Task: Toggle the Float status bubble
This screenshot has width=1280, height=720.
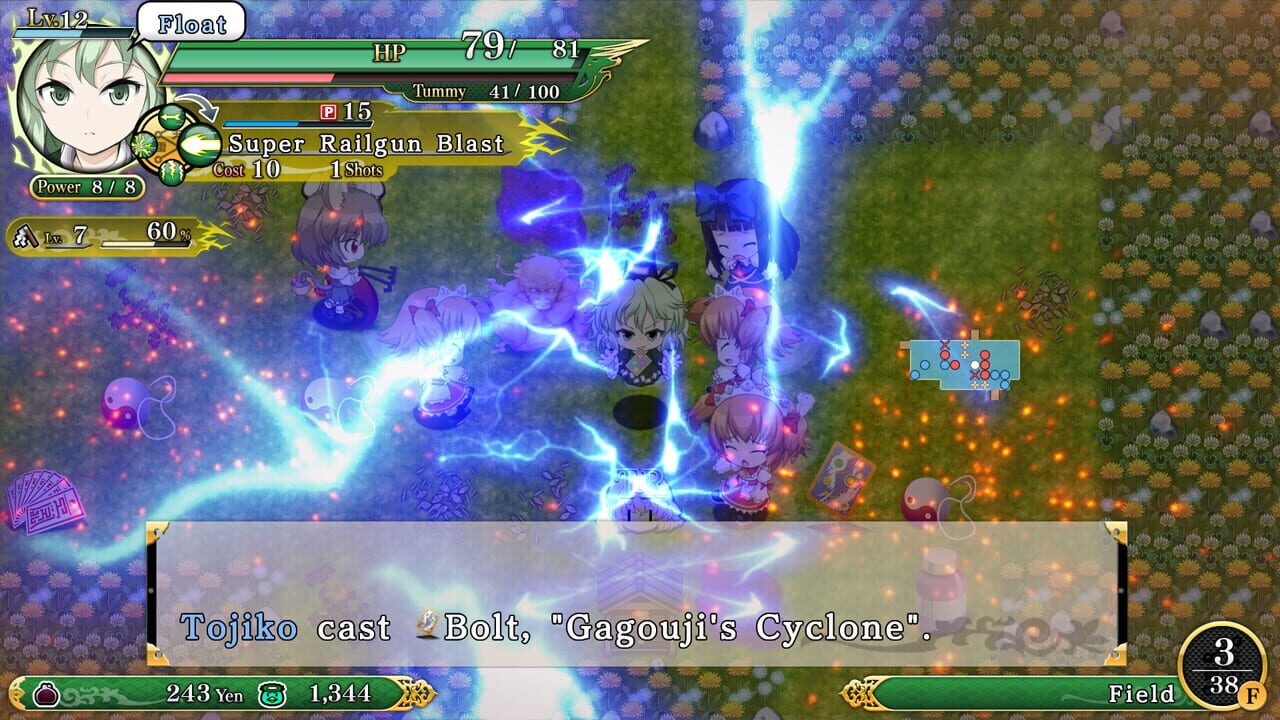Action: point(190,25)
